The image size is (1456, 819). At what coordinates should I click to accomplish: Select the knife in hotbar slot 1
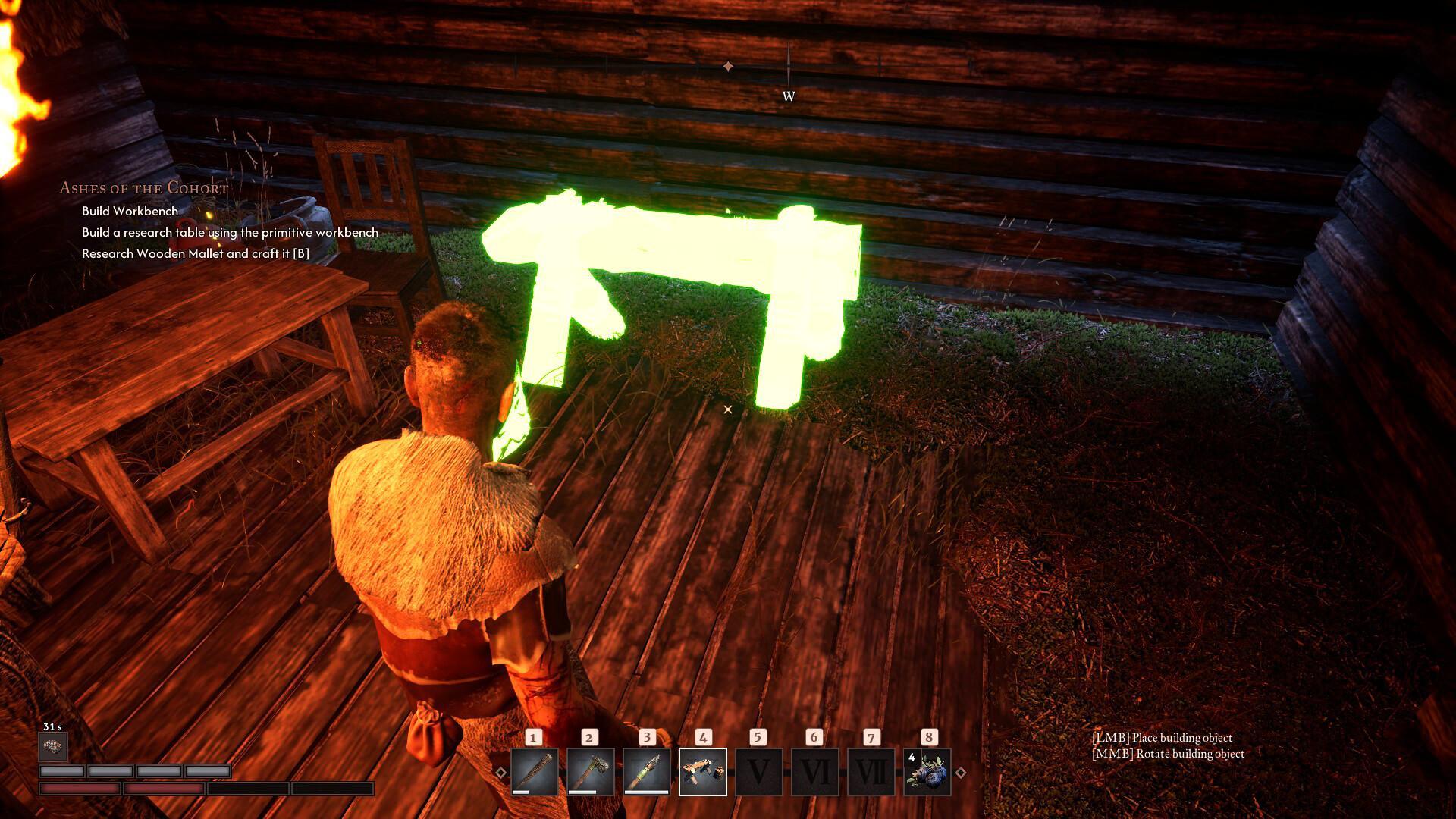[535, 772]
